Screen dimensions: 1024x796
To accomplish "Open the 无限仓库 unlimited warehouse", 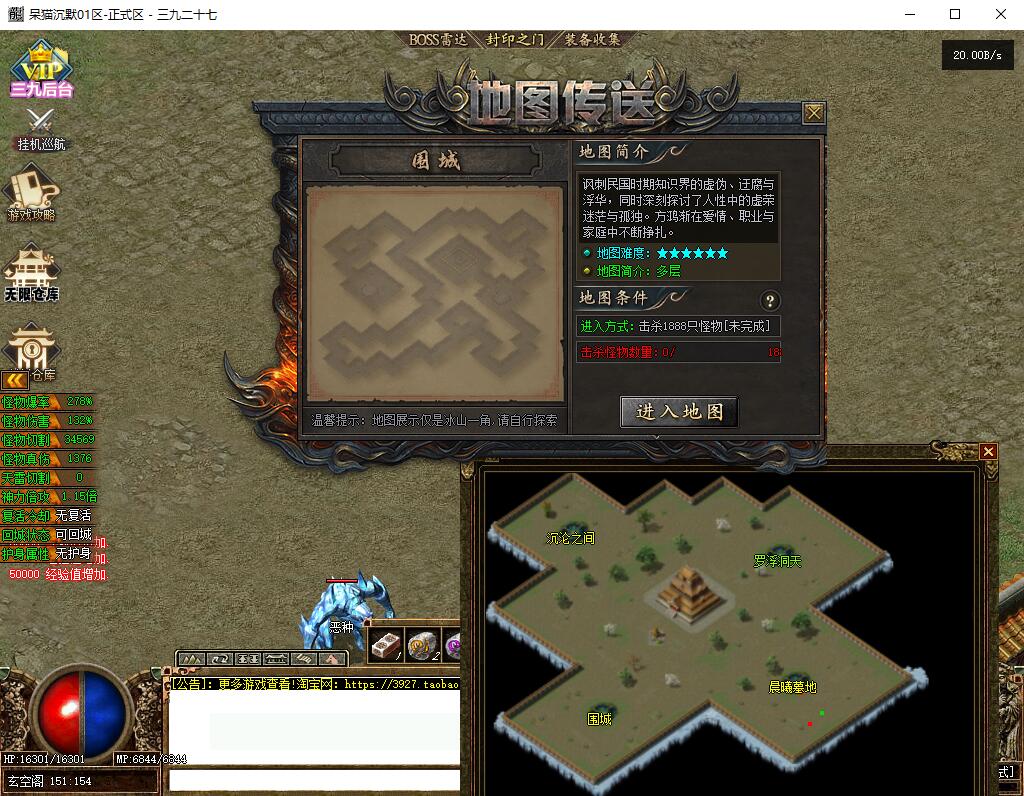I will [x=32, y=272].
